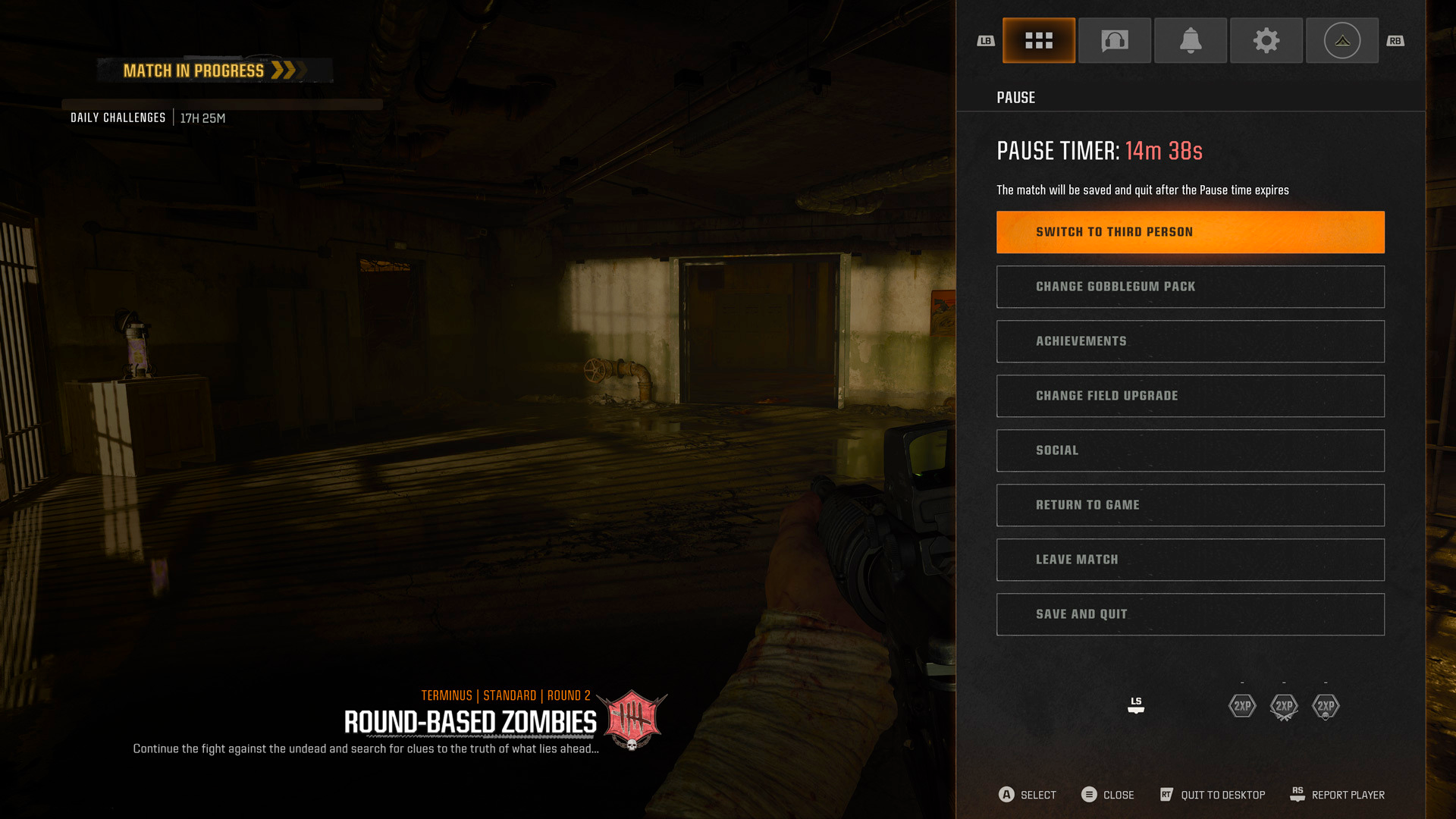
Task: Choose Save and Quit
Action: pyautogui.click(x=1190, y=614)
